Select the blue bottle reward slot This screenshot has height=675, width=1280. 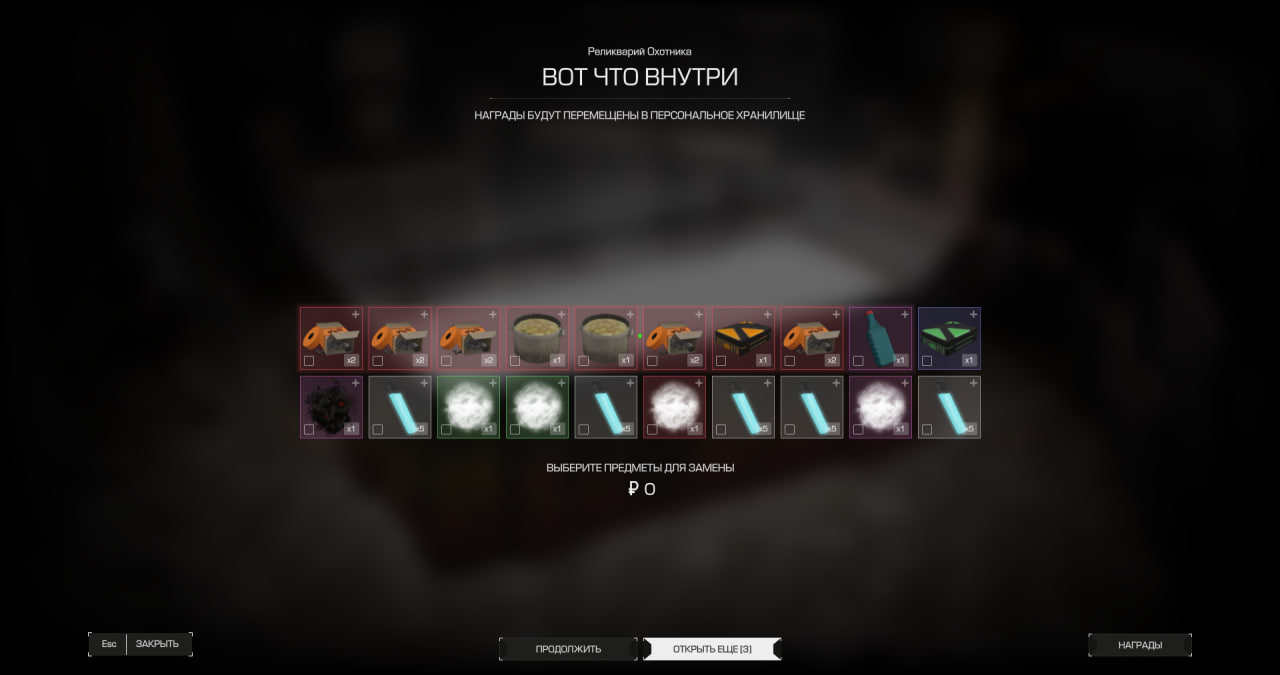tap(880, 336)
